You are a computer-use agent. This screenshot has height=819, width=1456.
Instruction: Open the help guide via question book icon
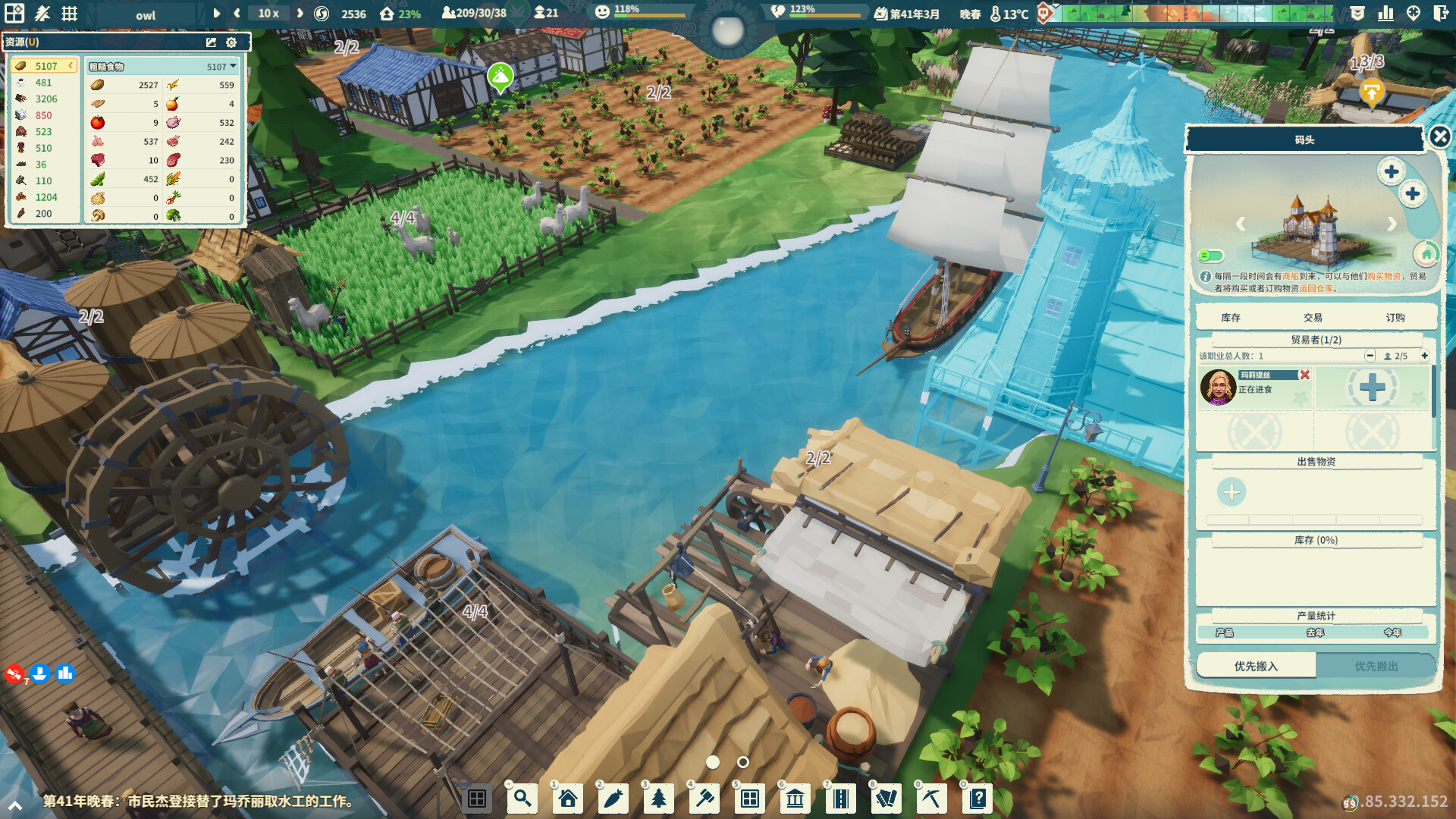click(978, 798)
